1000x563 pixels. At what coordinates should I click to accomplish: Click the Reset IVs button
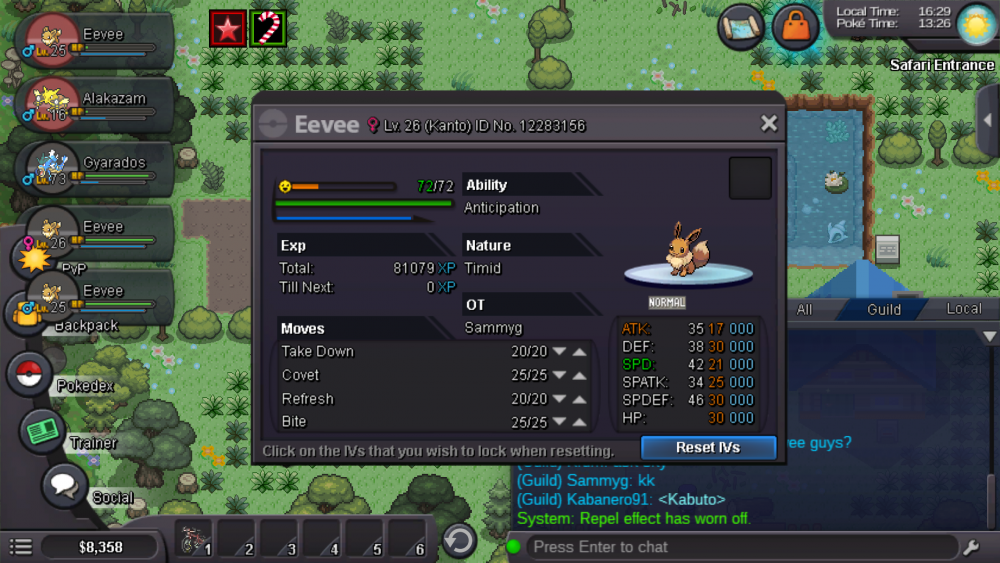[708, 447]
